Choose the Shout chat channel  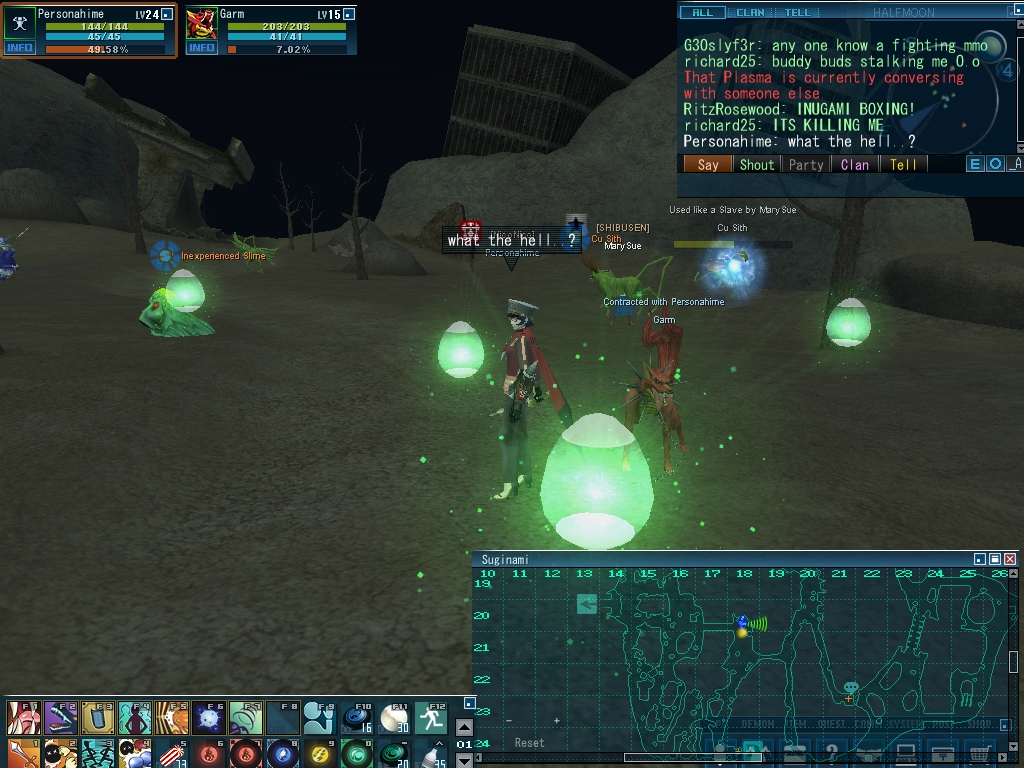[x=757, y=165]
